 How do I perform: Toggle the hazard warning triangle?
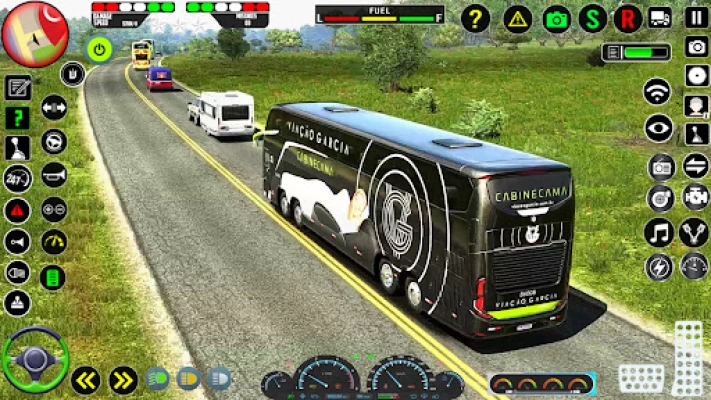pyautogui.click(x=517, y=18)
